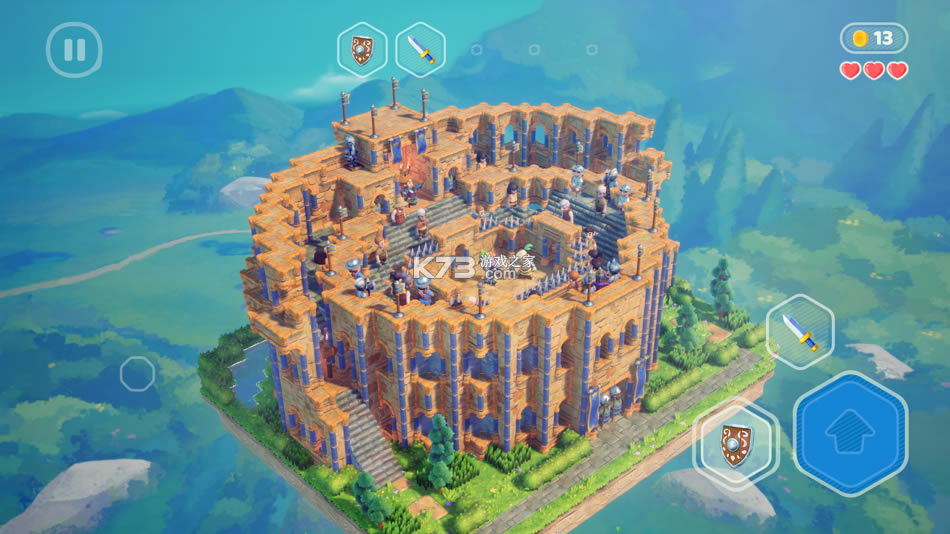Tap the faint hexagon movement pad
Viewport: 950px width, 534px height.
point(137,374)
